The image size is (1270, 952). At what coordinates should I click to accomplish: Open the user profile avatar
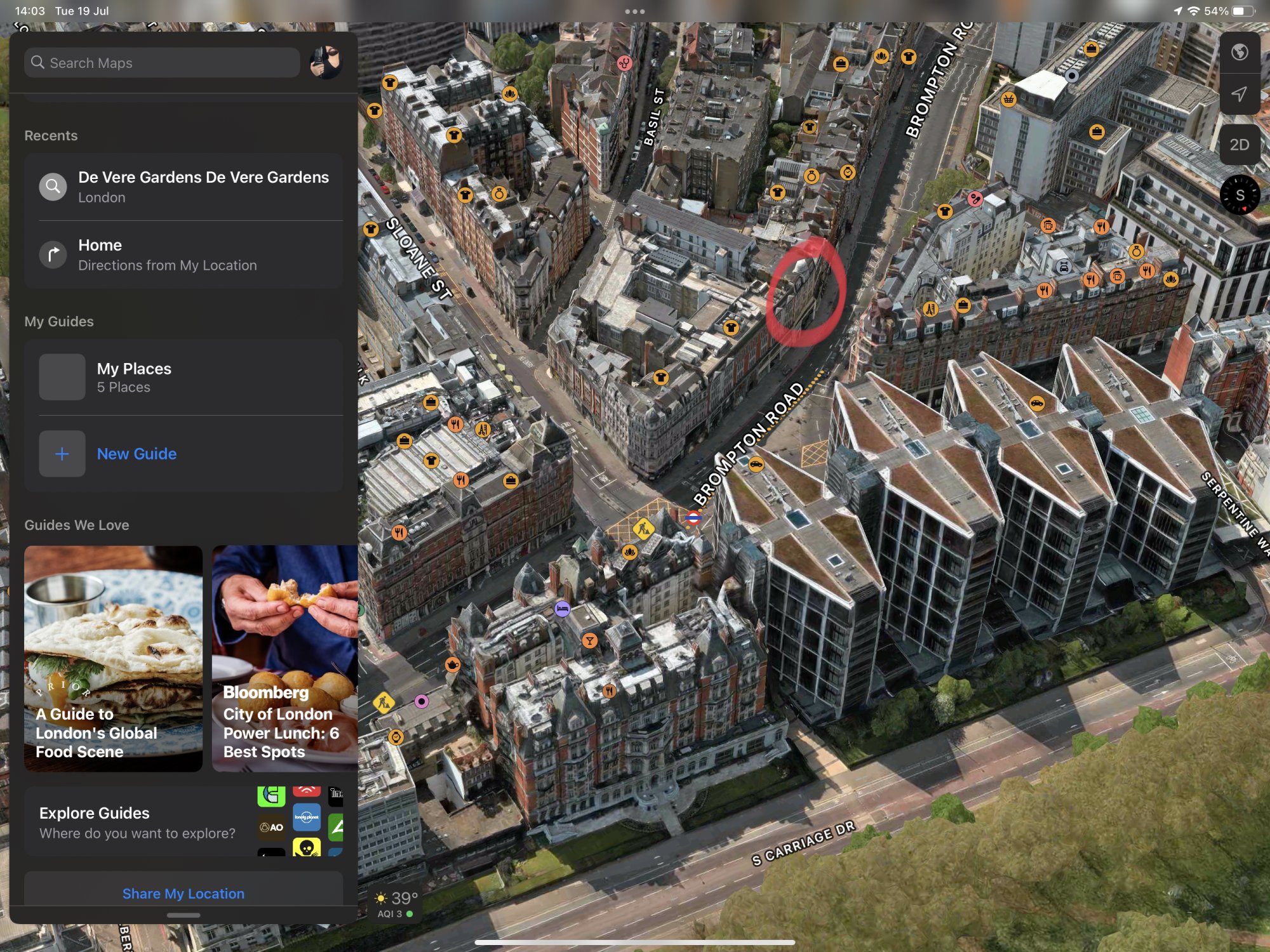[x=326, y=62]
